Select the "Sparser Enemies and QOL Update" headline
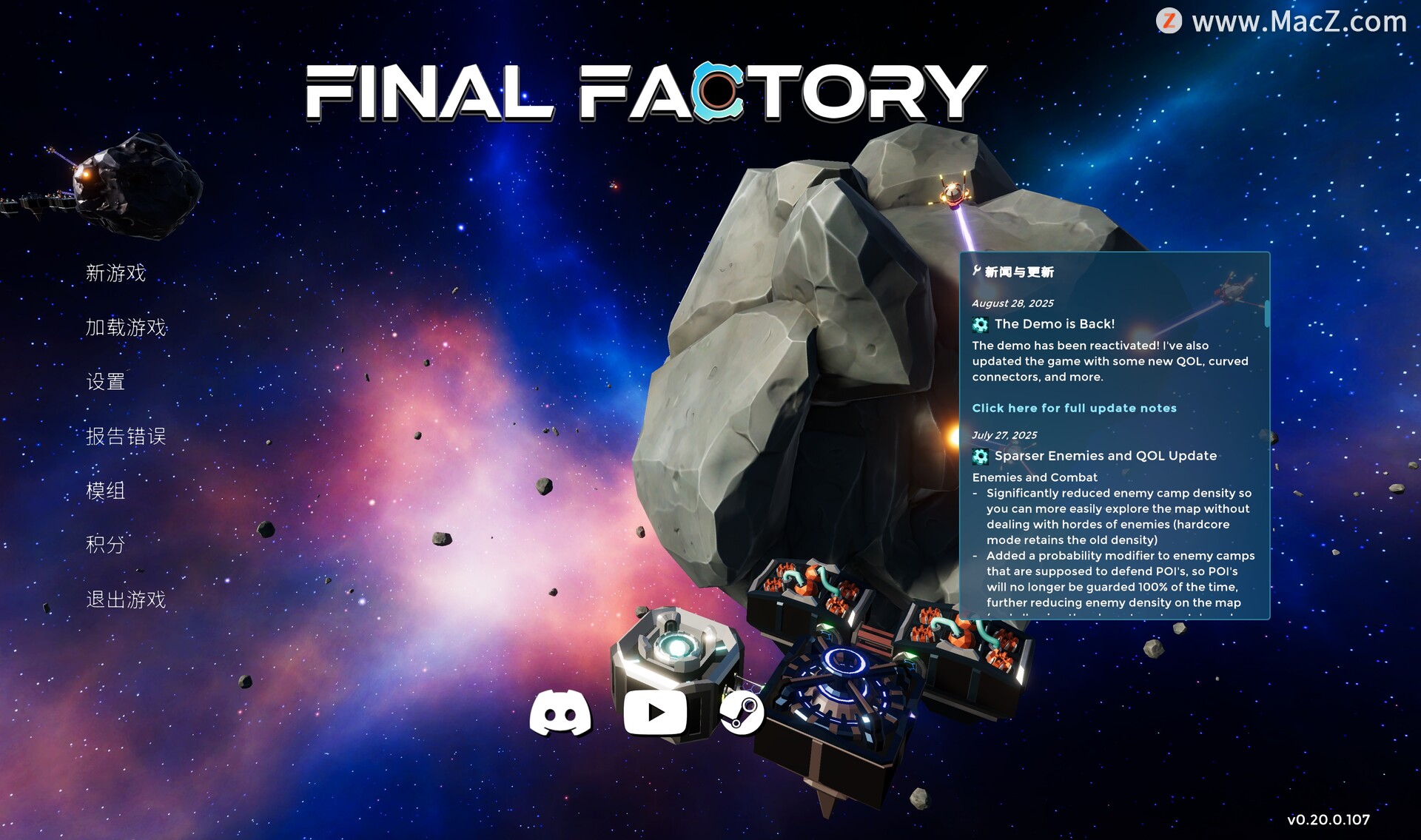Screen dimensions: 1421x840 1105,456
